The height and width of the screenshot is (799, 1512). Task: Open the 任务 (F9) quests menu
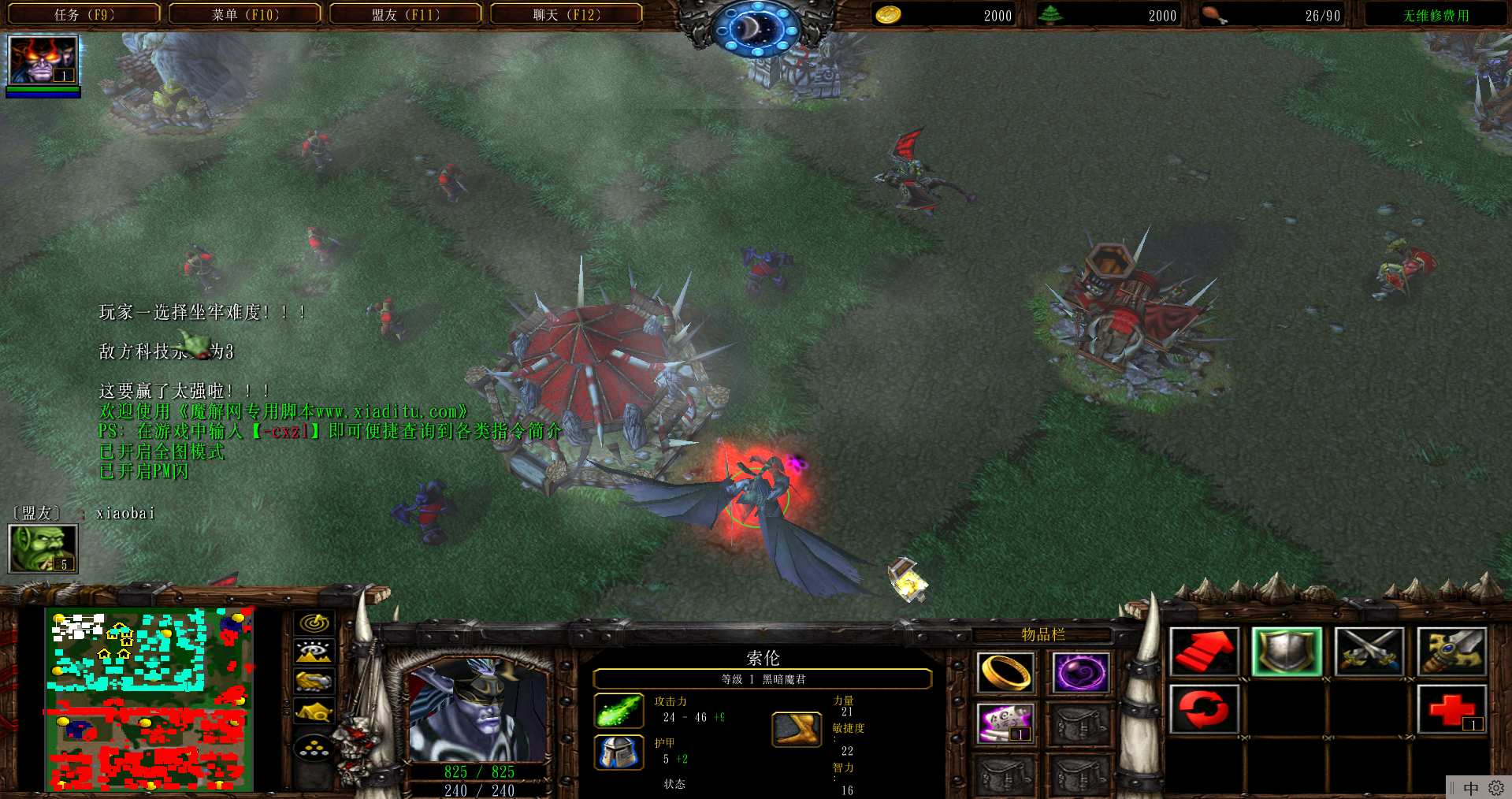[x=84, y=14]
